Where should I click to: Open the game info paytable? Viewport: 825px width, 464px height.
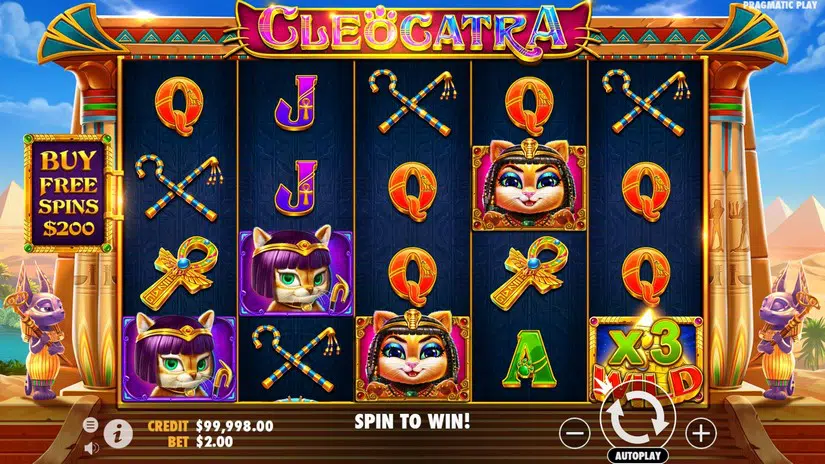(118, 432)
